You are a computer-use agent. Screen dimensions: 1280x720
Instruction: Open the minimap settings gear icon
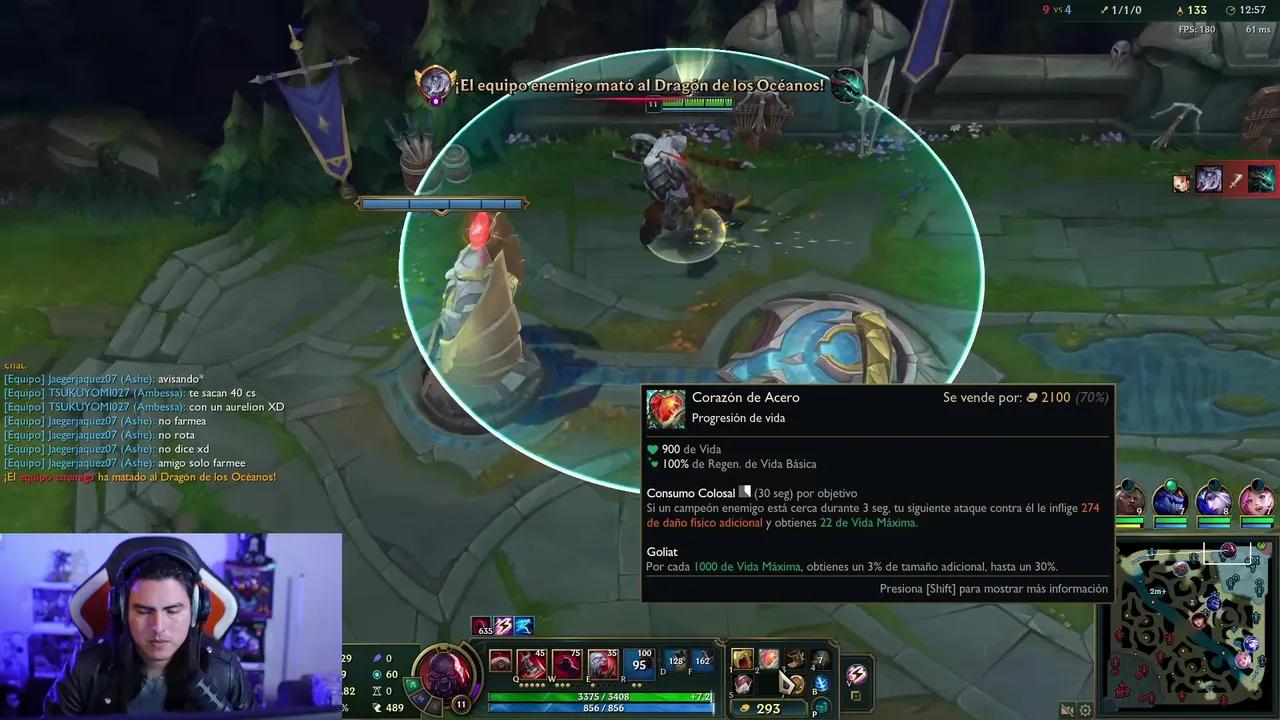[x=1086, y=710]
